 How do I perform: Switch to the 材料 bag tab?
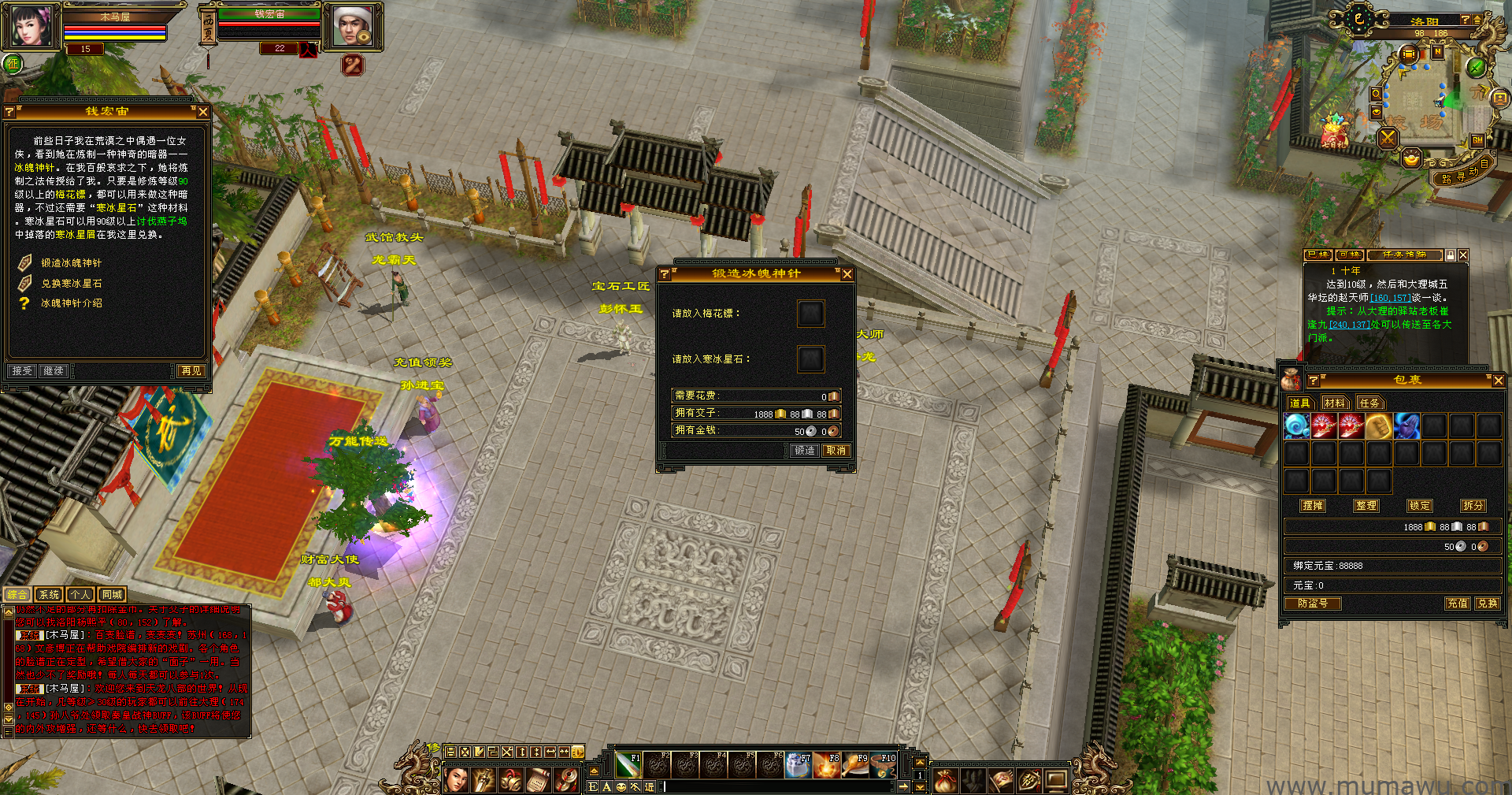[1335, 403]
